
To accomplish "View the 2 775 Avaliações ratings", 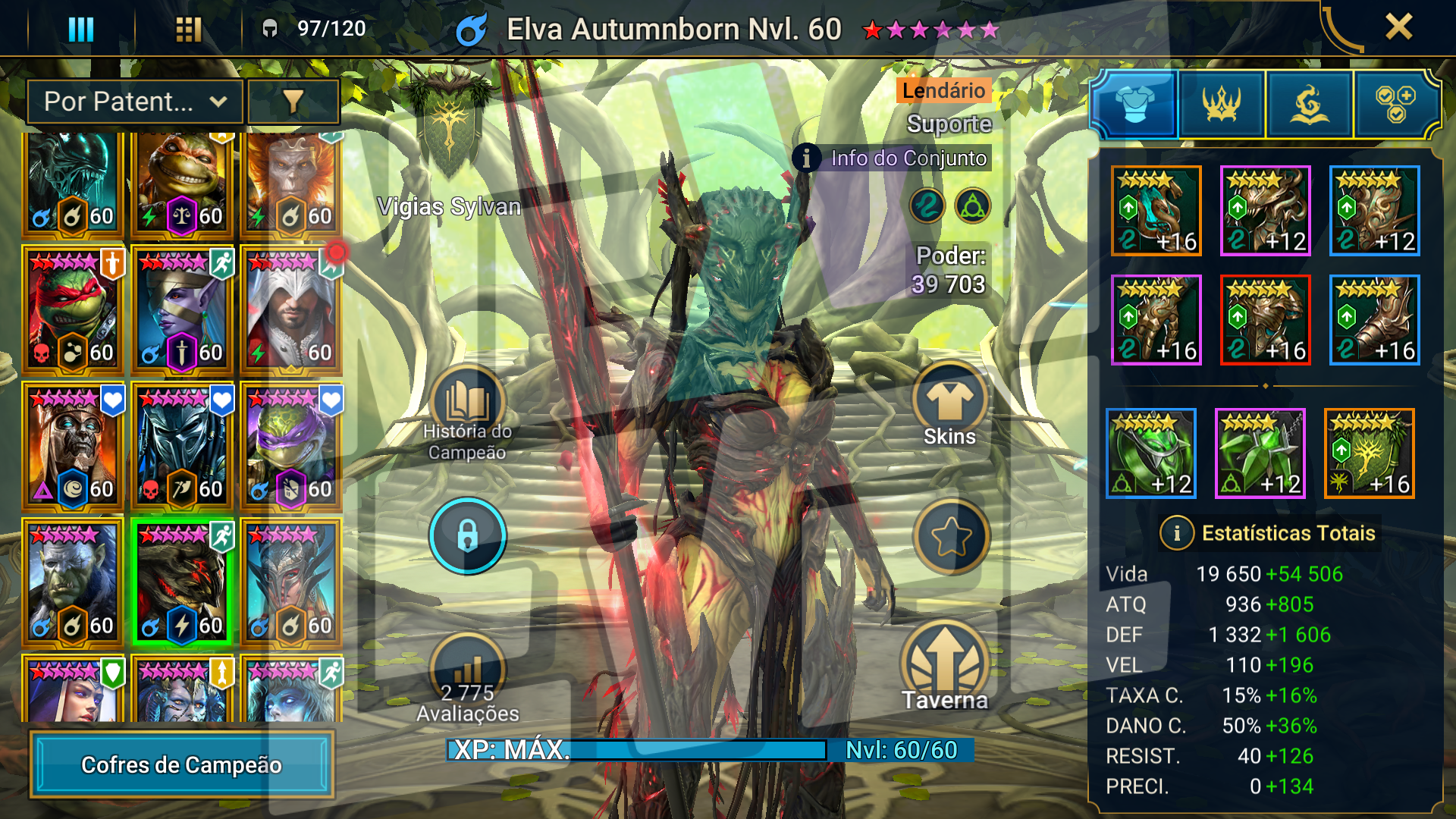I will [x=467, y=679].
